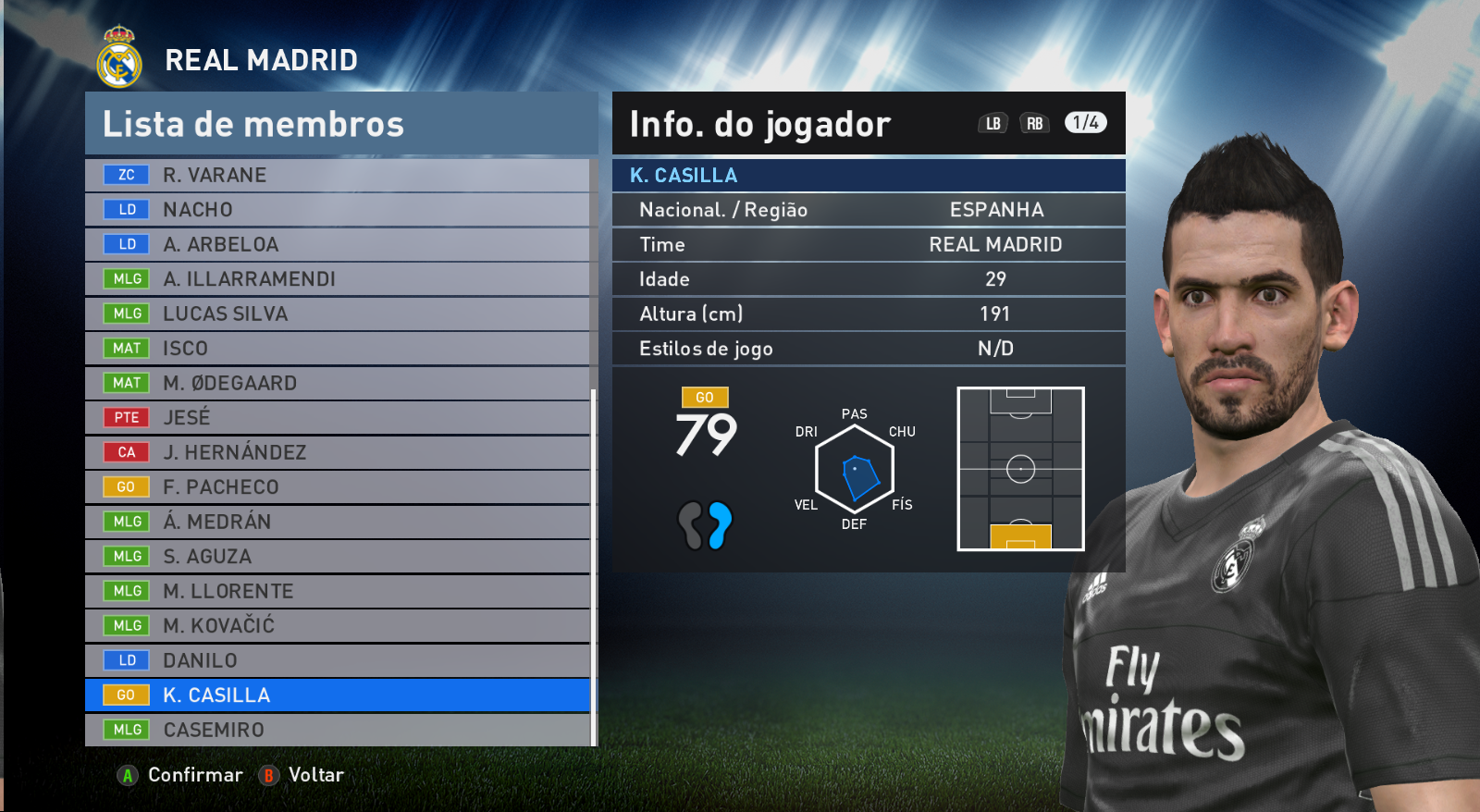This screenshot has width=1480, height=812.
Task: Select A. Arbeloa player row
Action: [338, 244]
